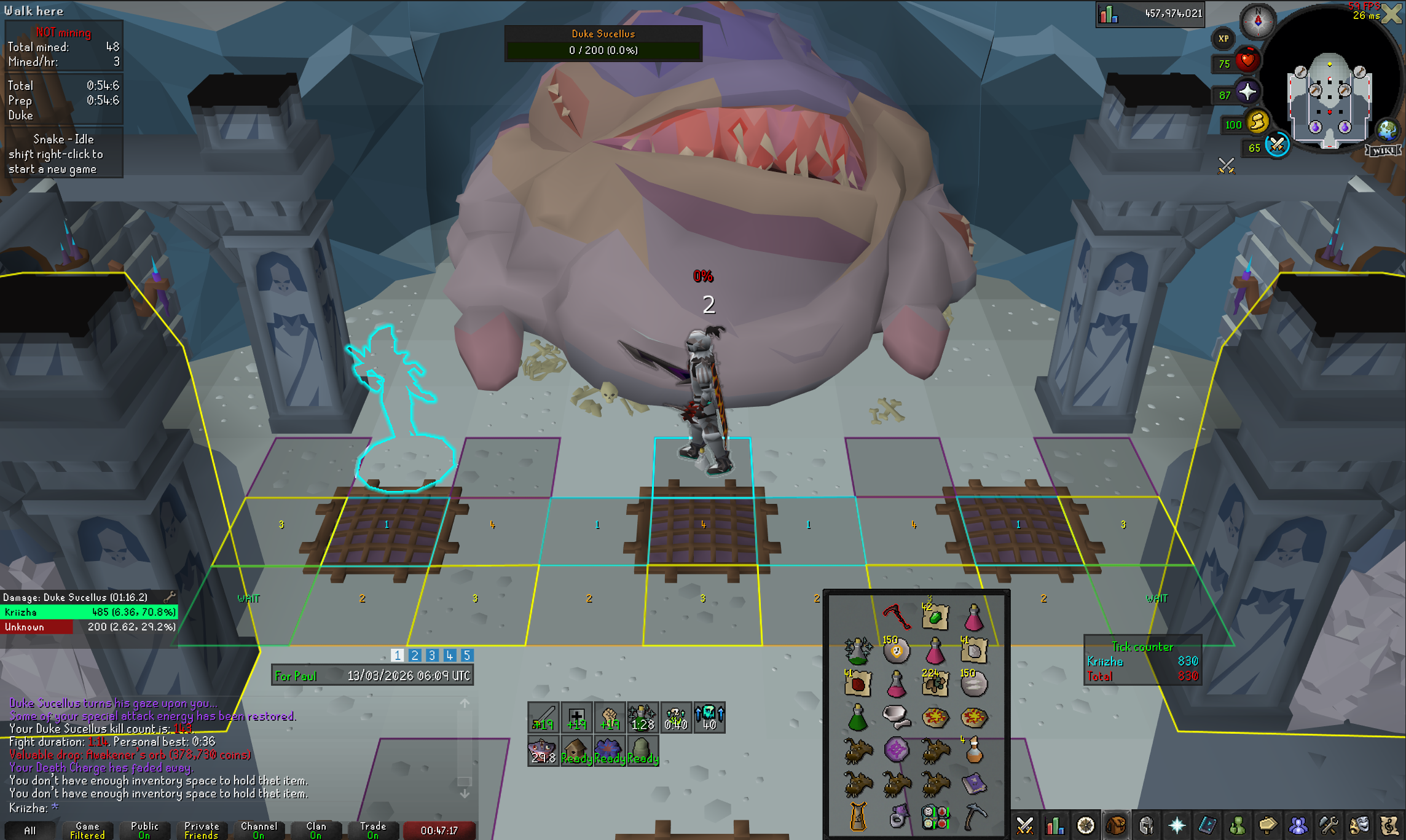1406x840 pixels.
Task: Select the red scythe inventory item
Action: (897, 616)
